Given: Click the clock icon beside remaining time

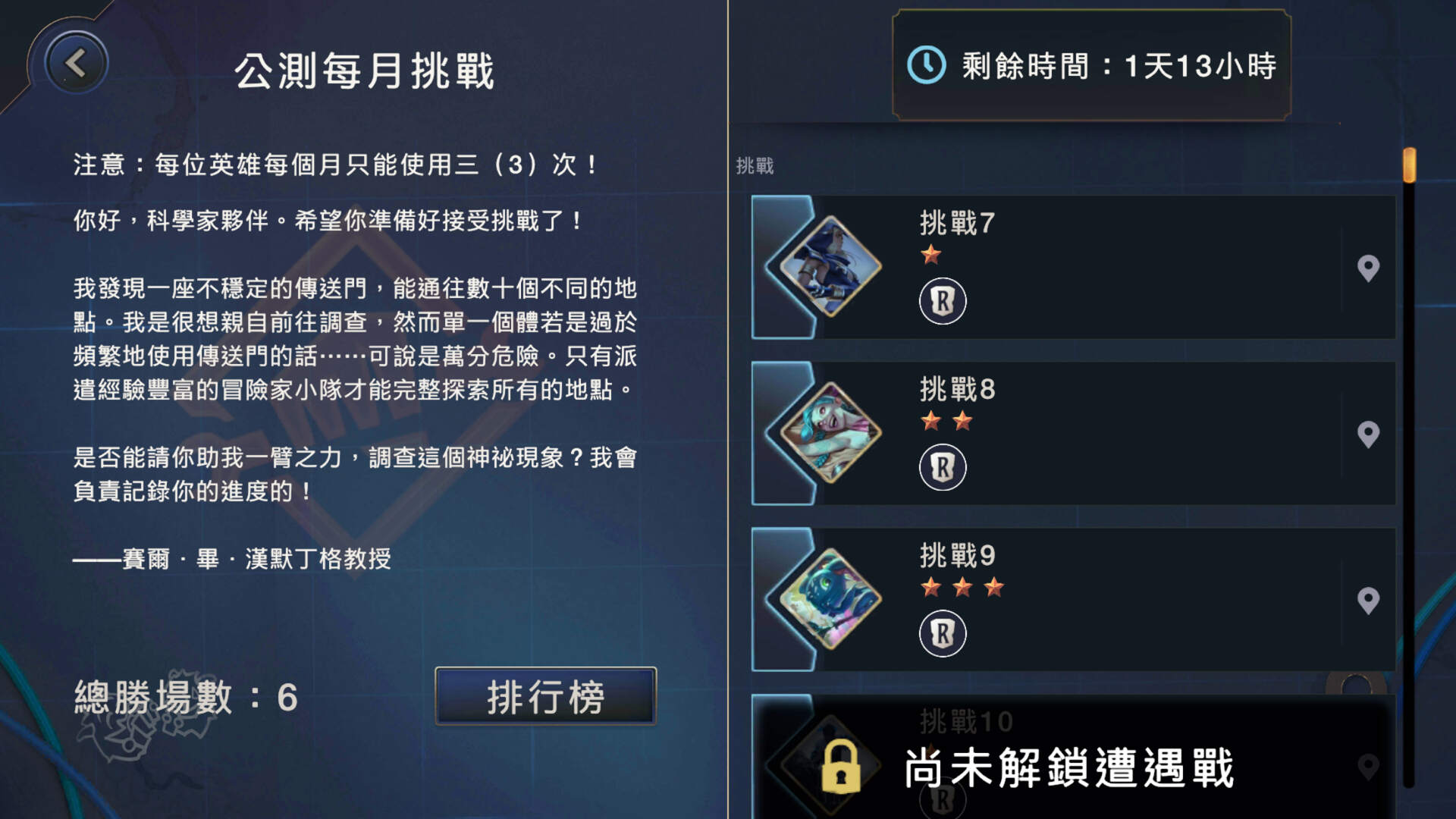Looking at the screenshot, I should tap(927, 66).
